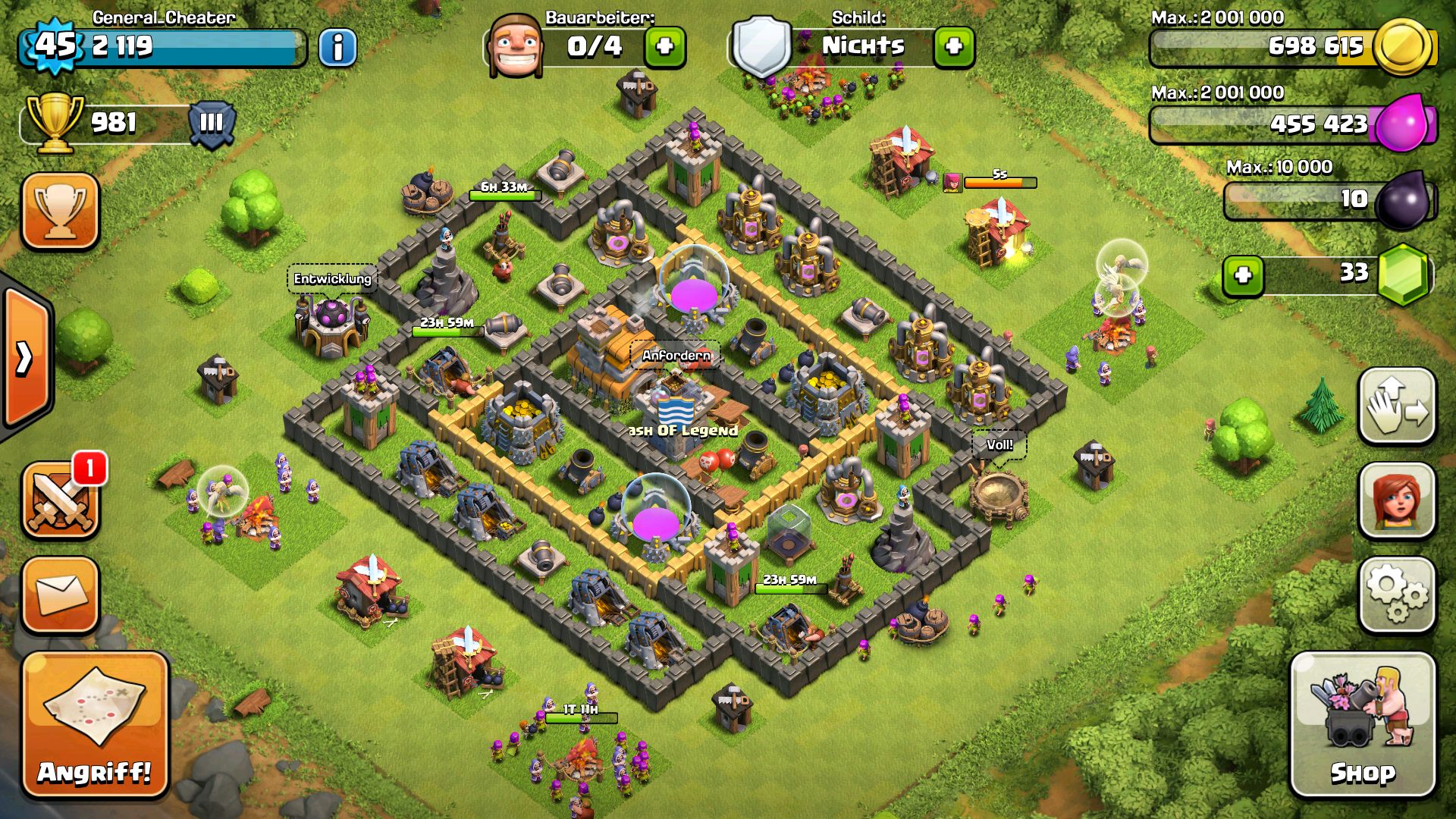Enter village edit mode hand button
Viewport: 1456px width, 819px height.
click(x=1397, y=406)
